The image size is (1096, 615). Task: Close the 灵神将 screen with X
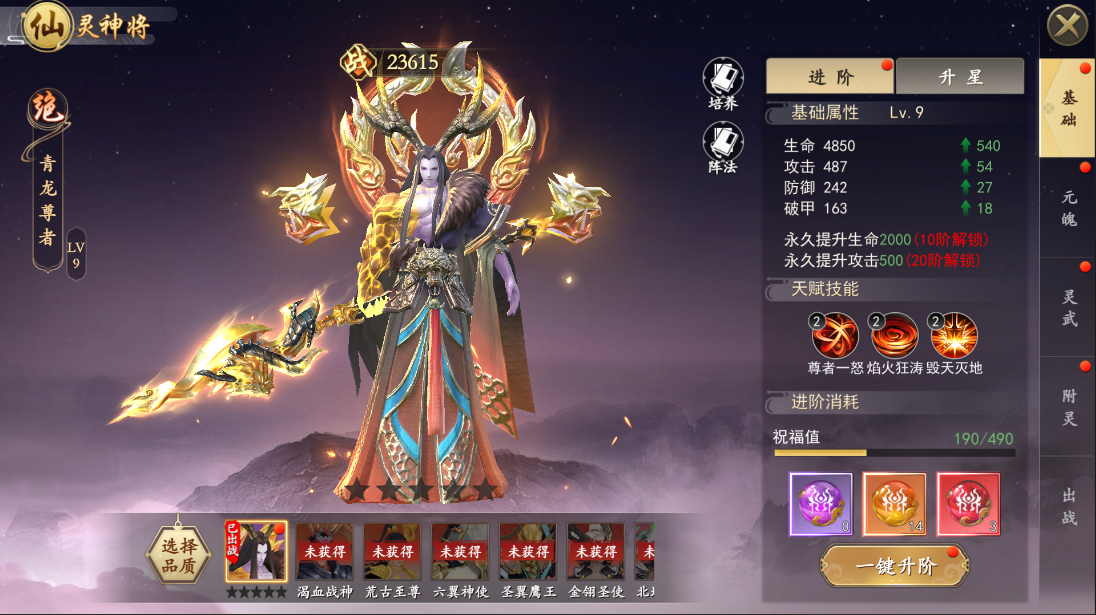click(1067, 25)
